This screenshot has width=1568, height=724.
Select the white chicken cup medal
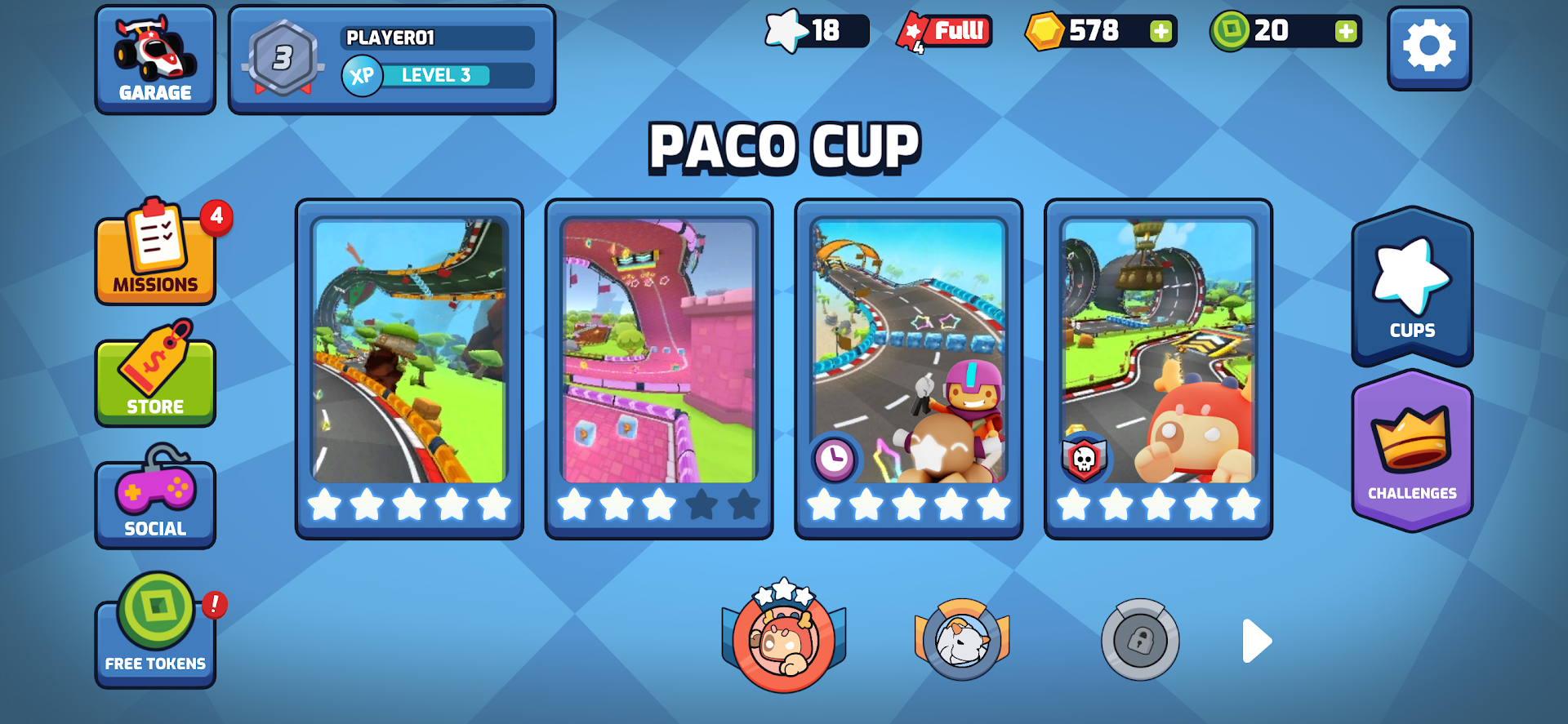pos(961,641)
